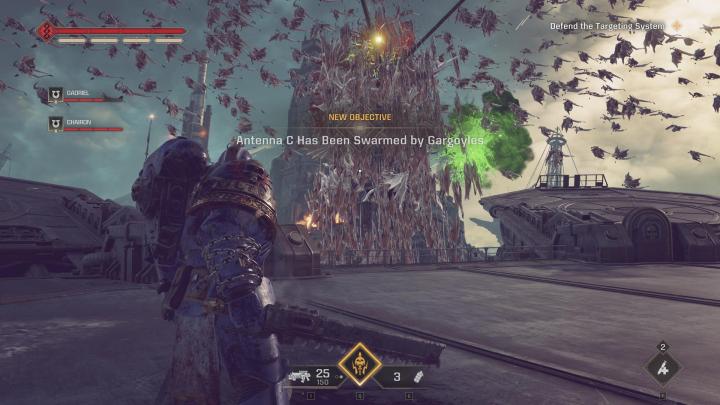Click the diamond item icon showing 2
The width and height of the screenshot is (720, 405).
[662, 367]
